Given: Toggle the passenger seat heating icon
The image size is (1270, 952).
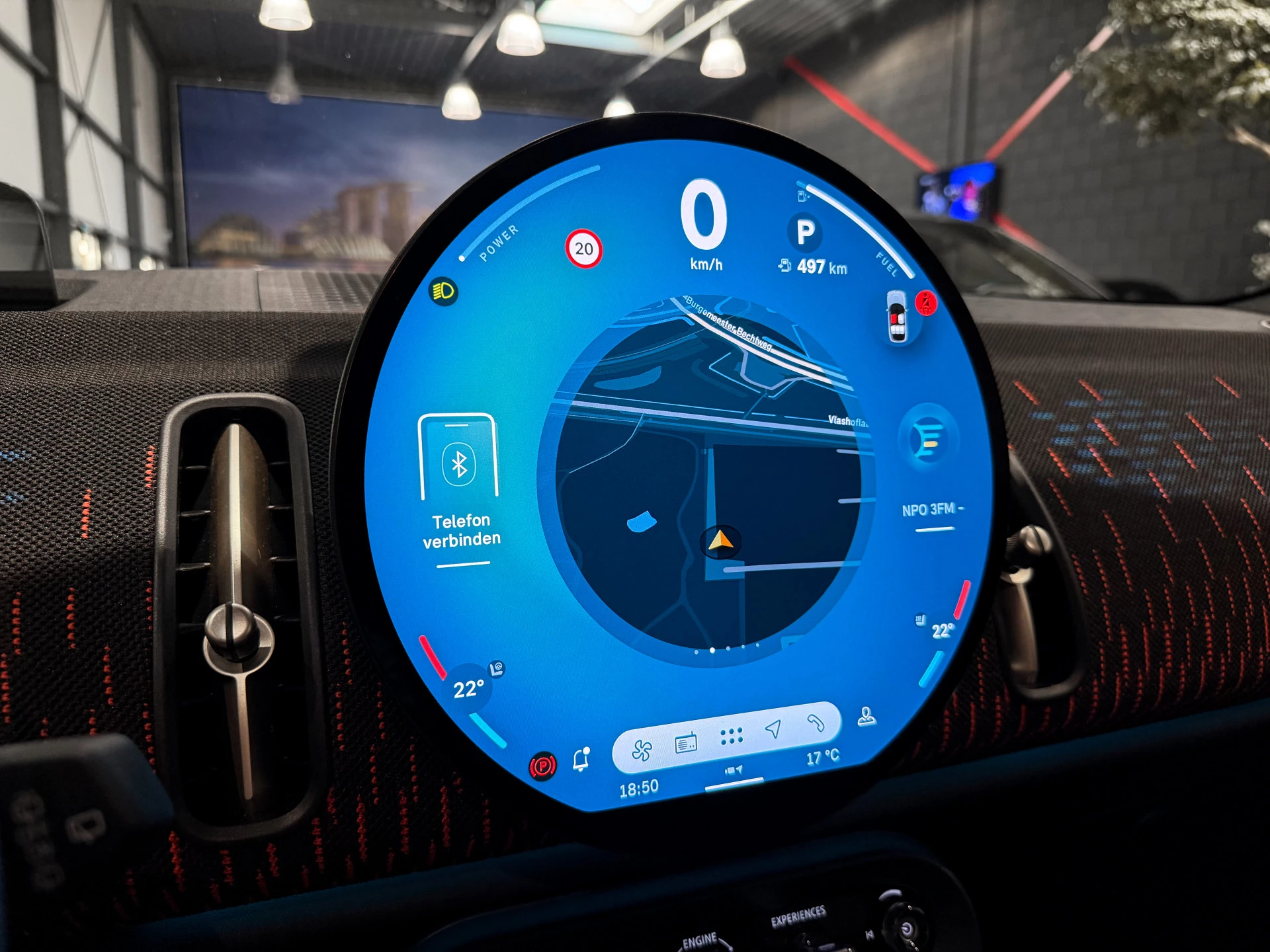Looking at the screenshot, I should 920,619.
